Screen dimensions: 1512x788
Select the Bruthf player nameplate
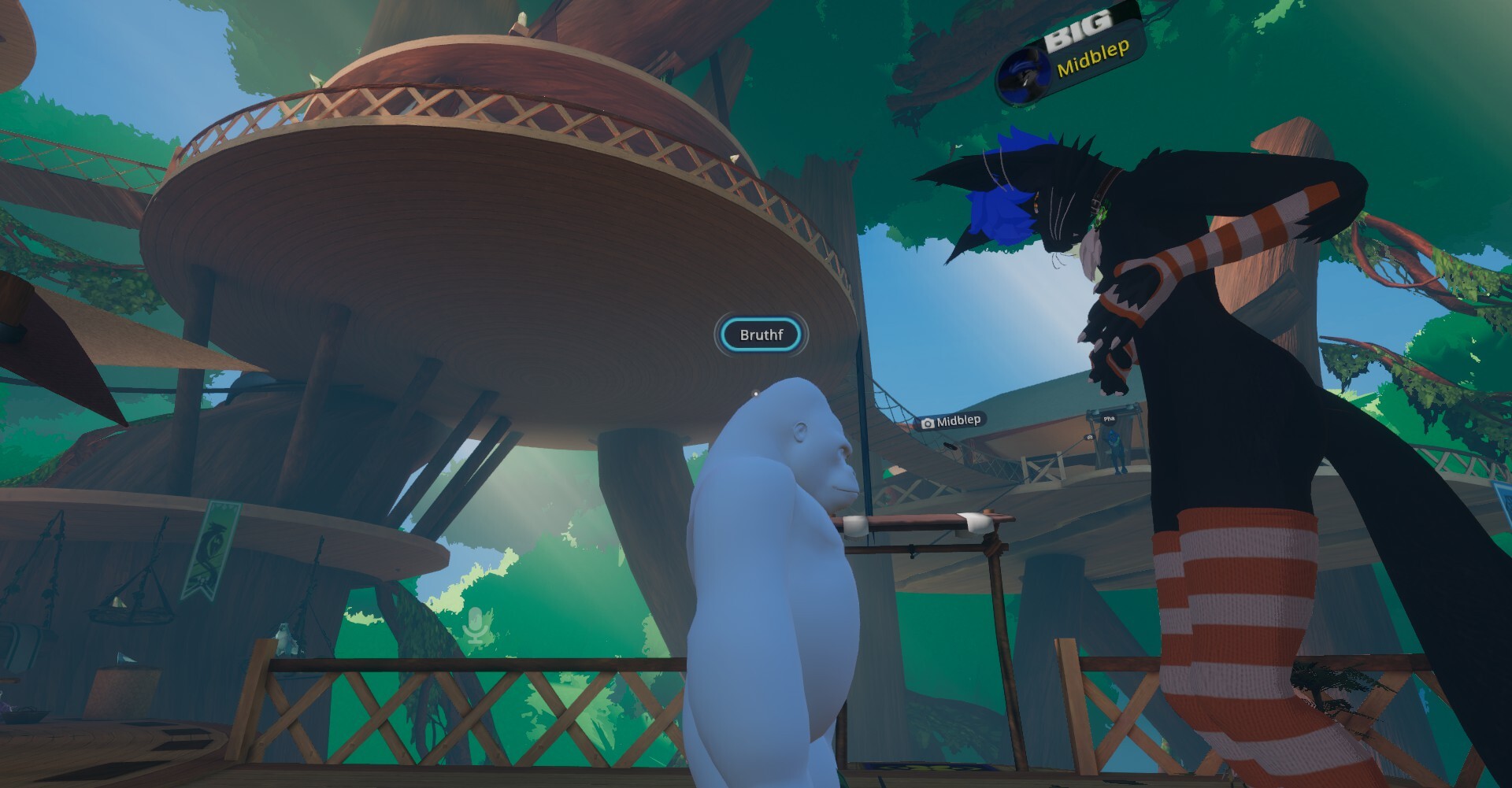tap(761, 335)
